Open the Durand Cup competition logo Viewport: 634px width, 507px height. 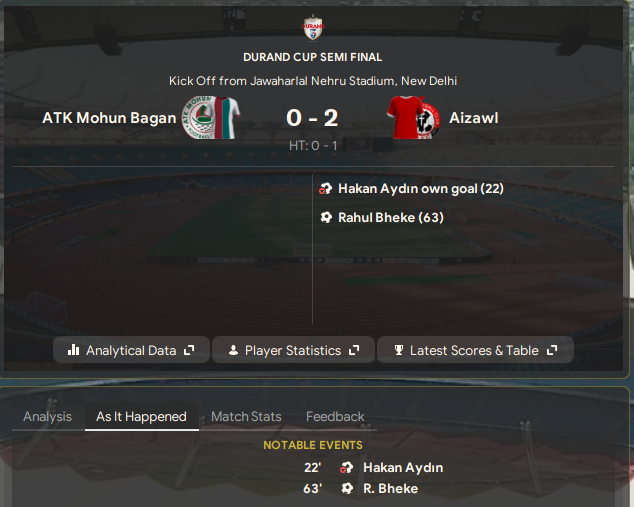(312, 27)
